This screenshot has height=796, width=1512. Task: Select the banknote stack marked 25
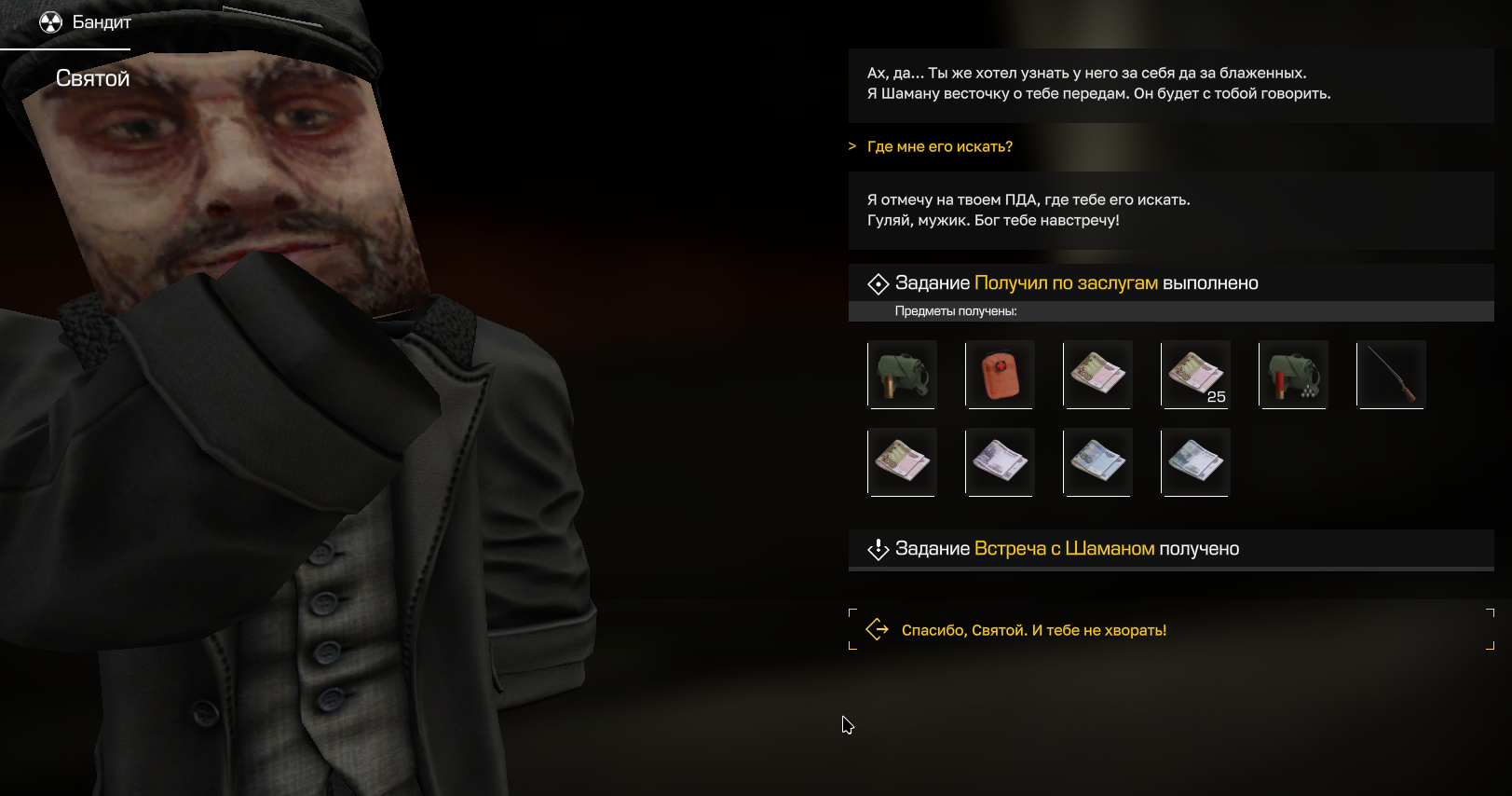click(x=1195, y=375)
